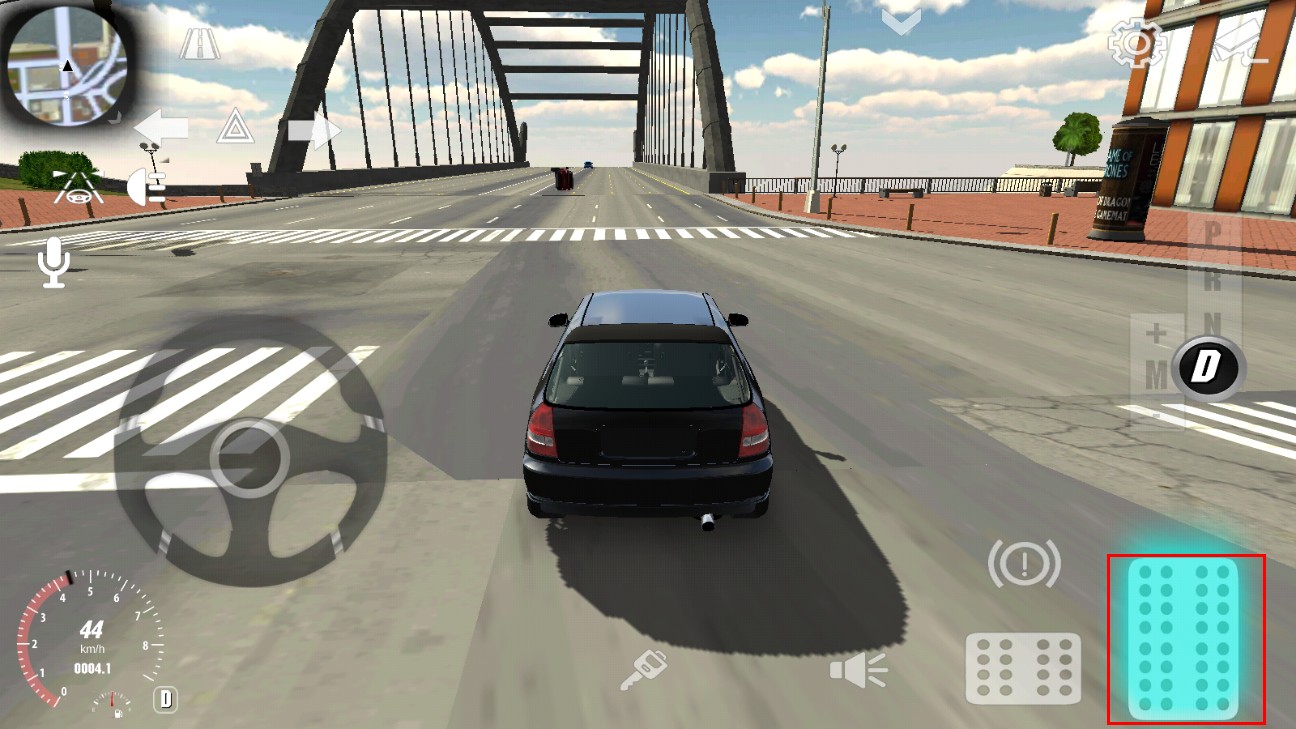Open the settings gear
This screenshot has height=729, width=1296.
1137,44
